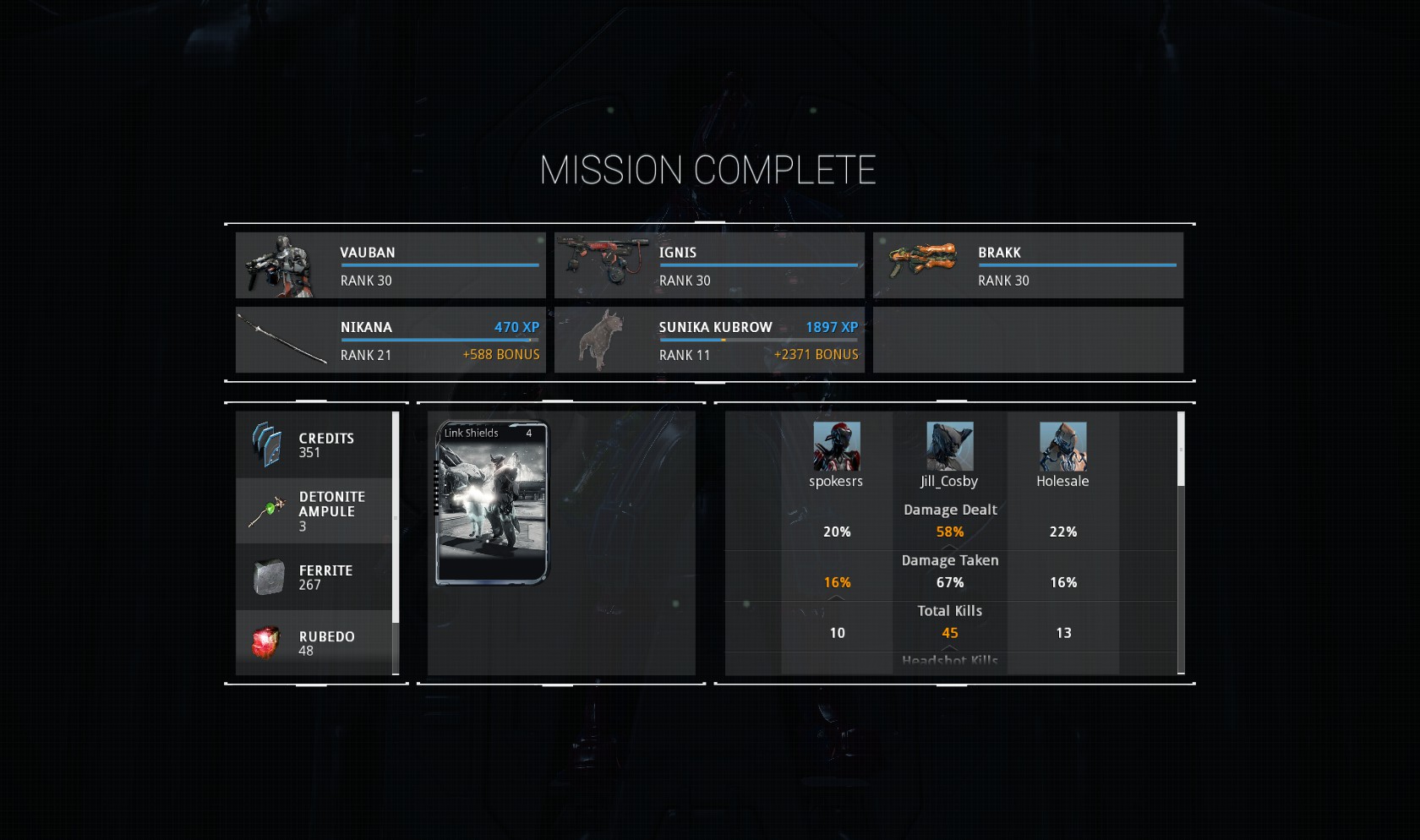Select the Rubedo resource row
This screenshot has height=840, width=1420.
coord(314,643)
